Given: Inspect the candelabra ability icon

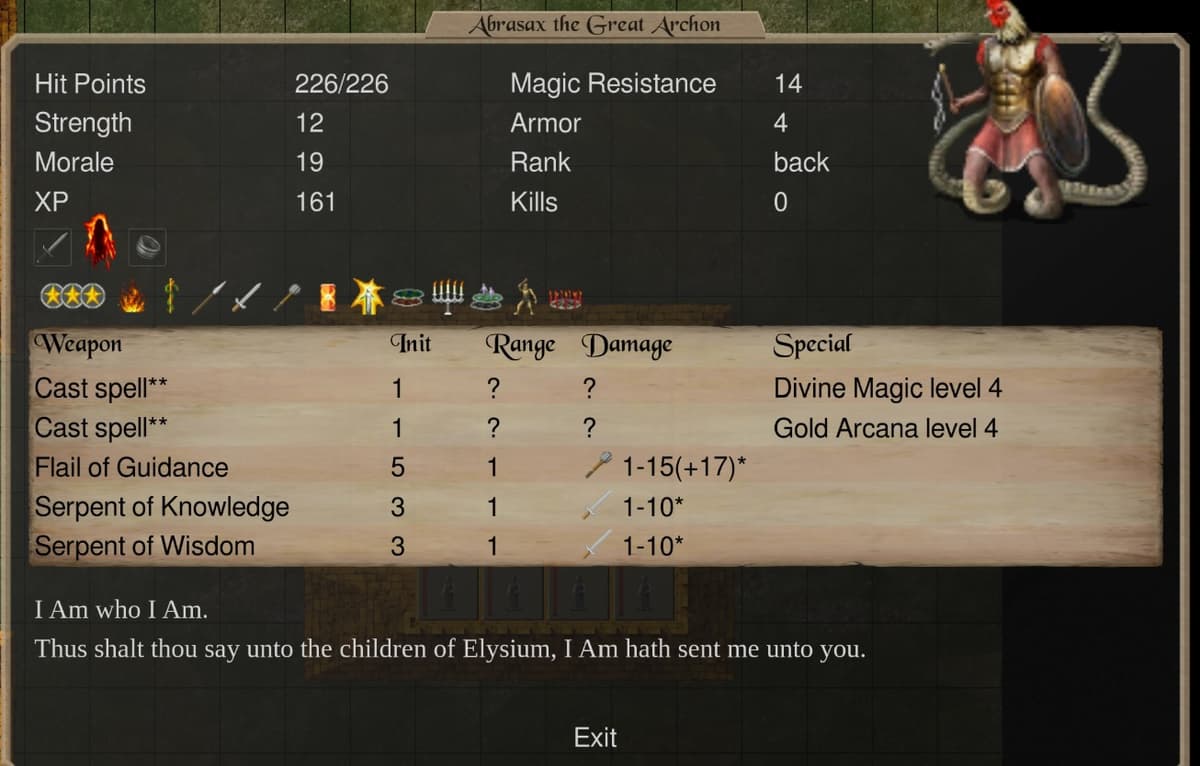Looking at the screenshot, I should 449,296.
